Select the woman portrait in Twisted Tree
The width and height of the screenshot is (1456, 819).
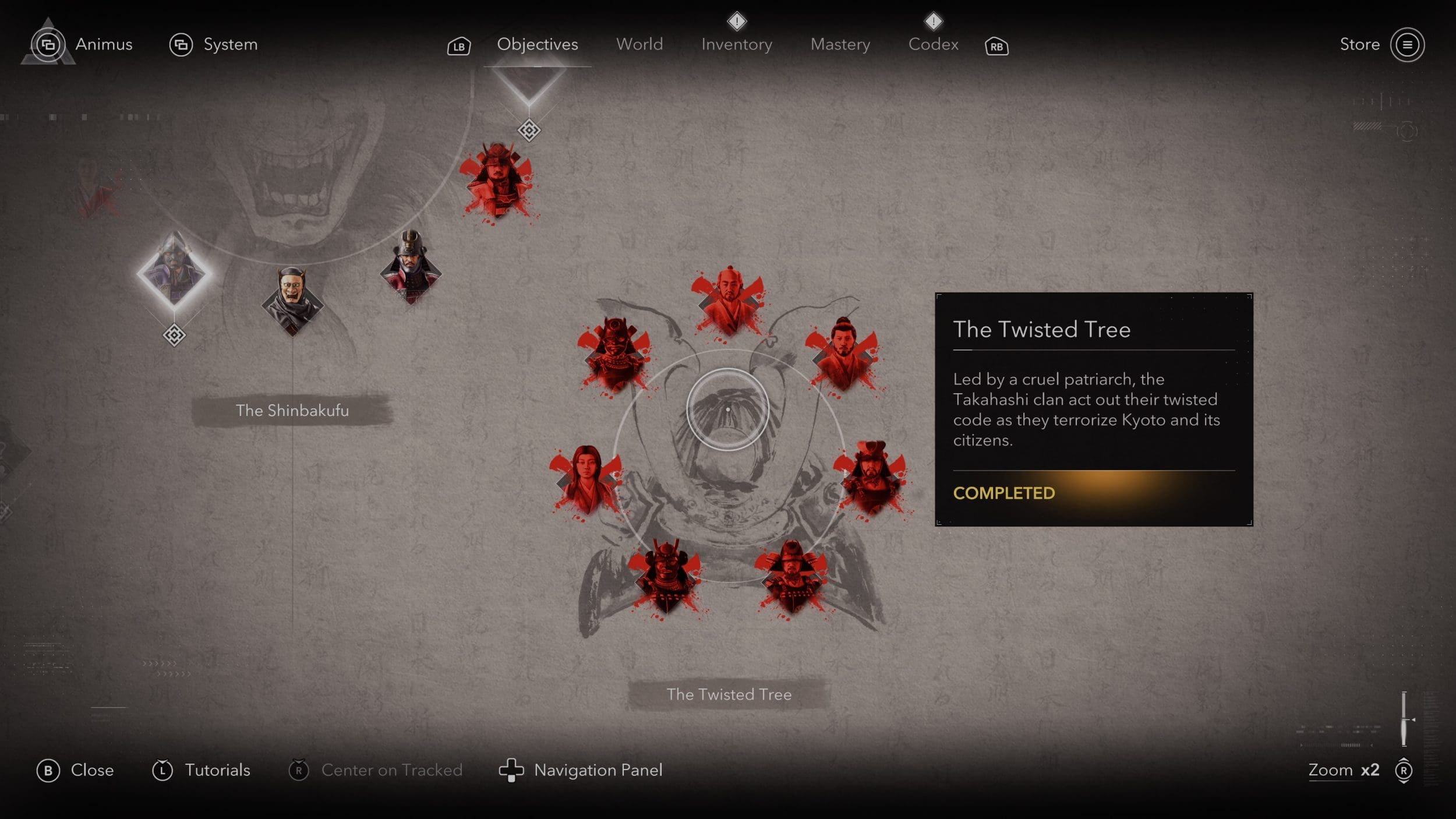pos(585,479)
